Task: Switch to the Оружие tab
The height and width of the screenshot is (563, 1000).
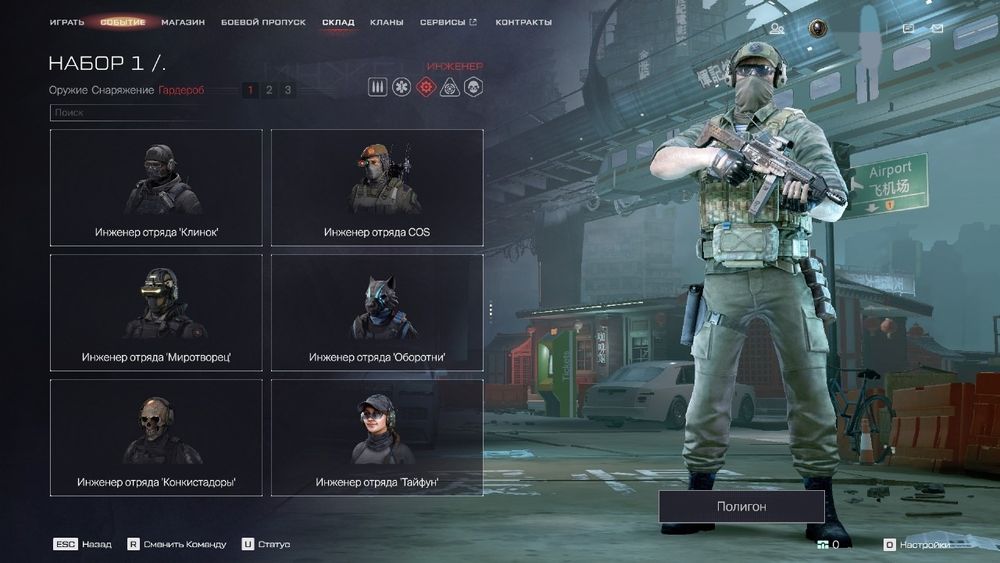Action: point(67,90)
